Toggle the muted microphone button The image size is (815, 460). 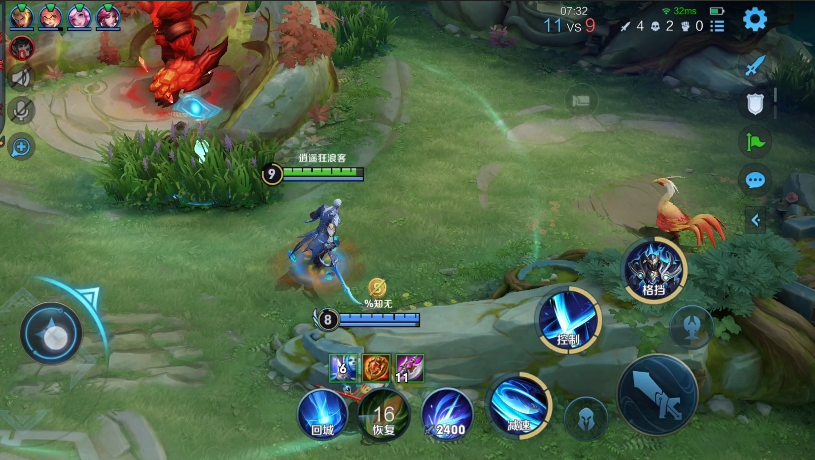click(21, 110)
